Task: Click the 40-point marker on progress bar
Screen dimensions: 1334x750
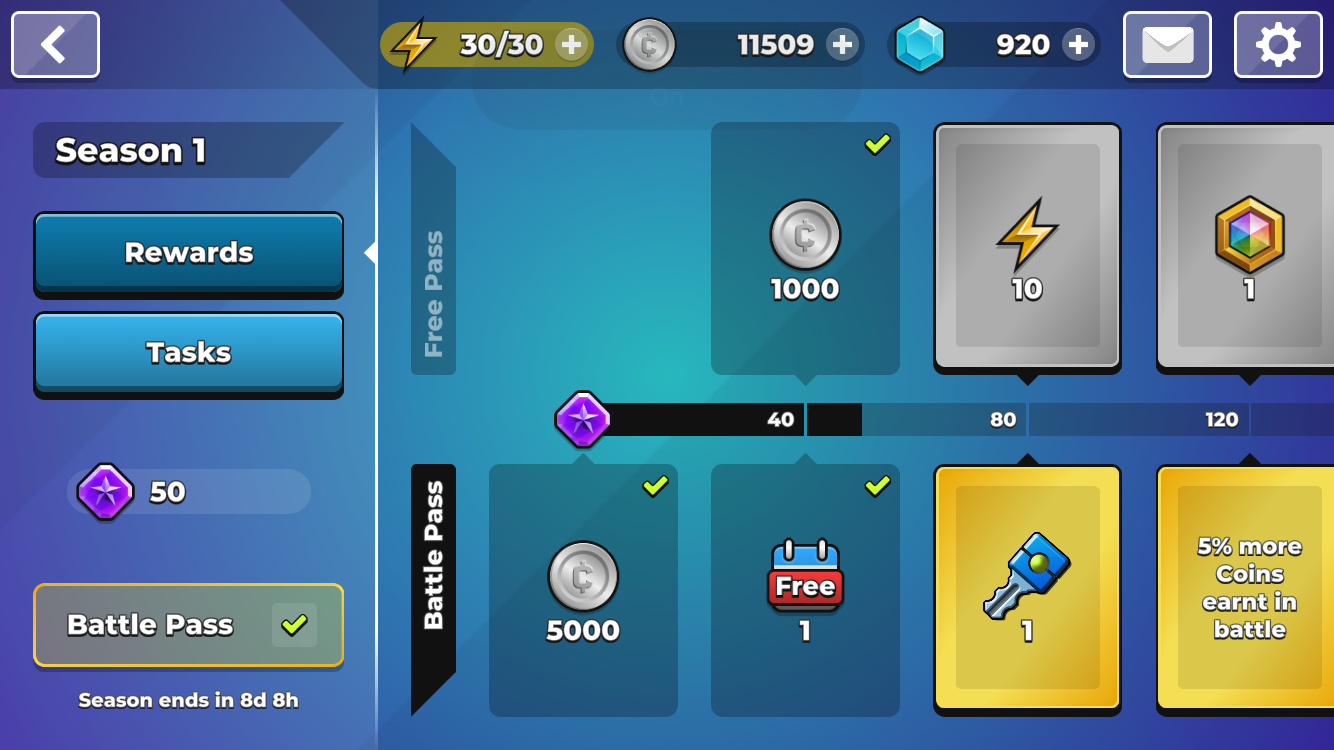Action: click(780, 420)
